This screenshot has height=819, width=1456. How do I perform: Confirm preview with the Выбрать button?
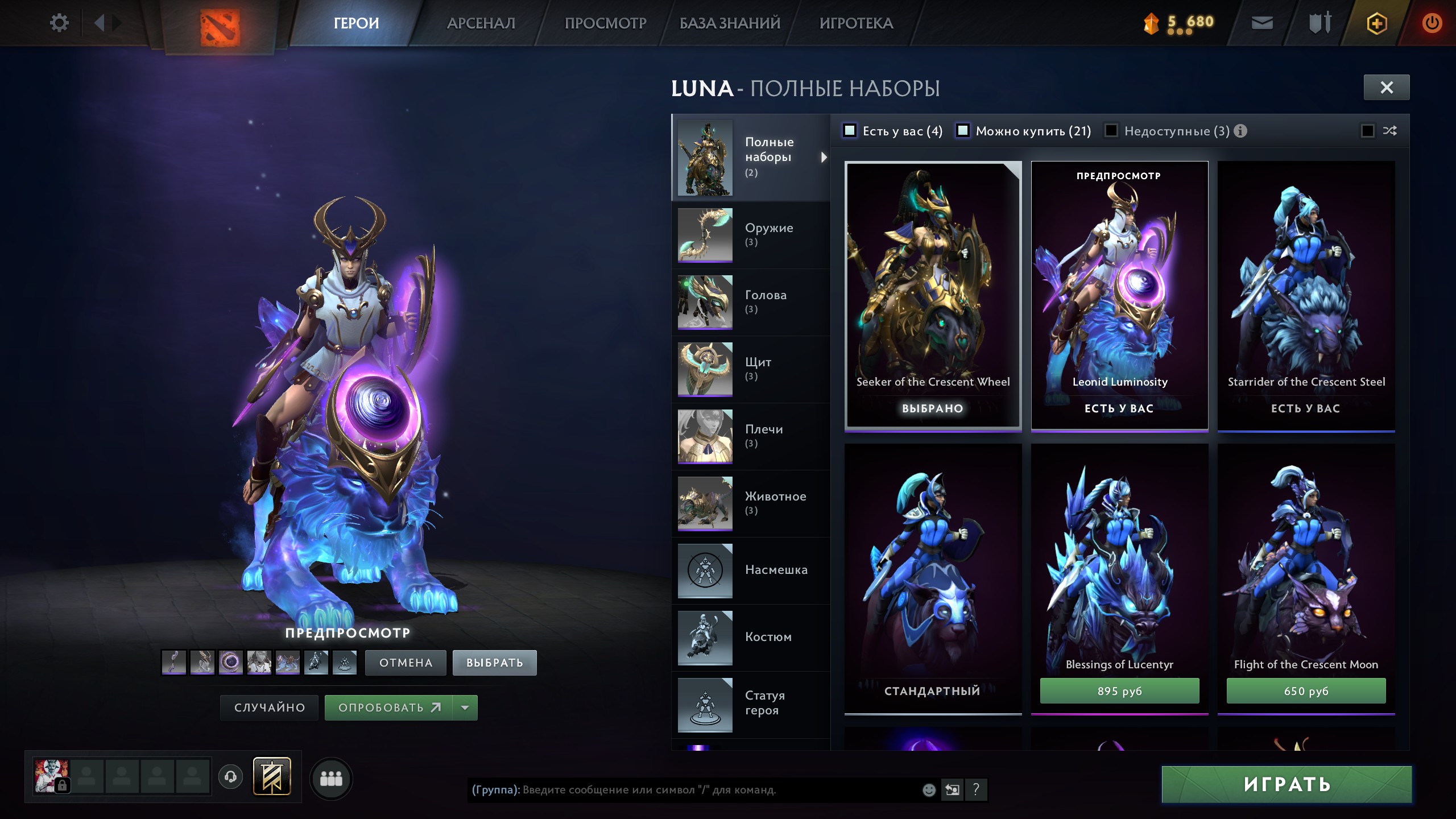[x=494, y=663]
